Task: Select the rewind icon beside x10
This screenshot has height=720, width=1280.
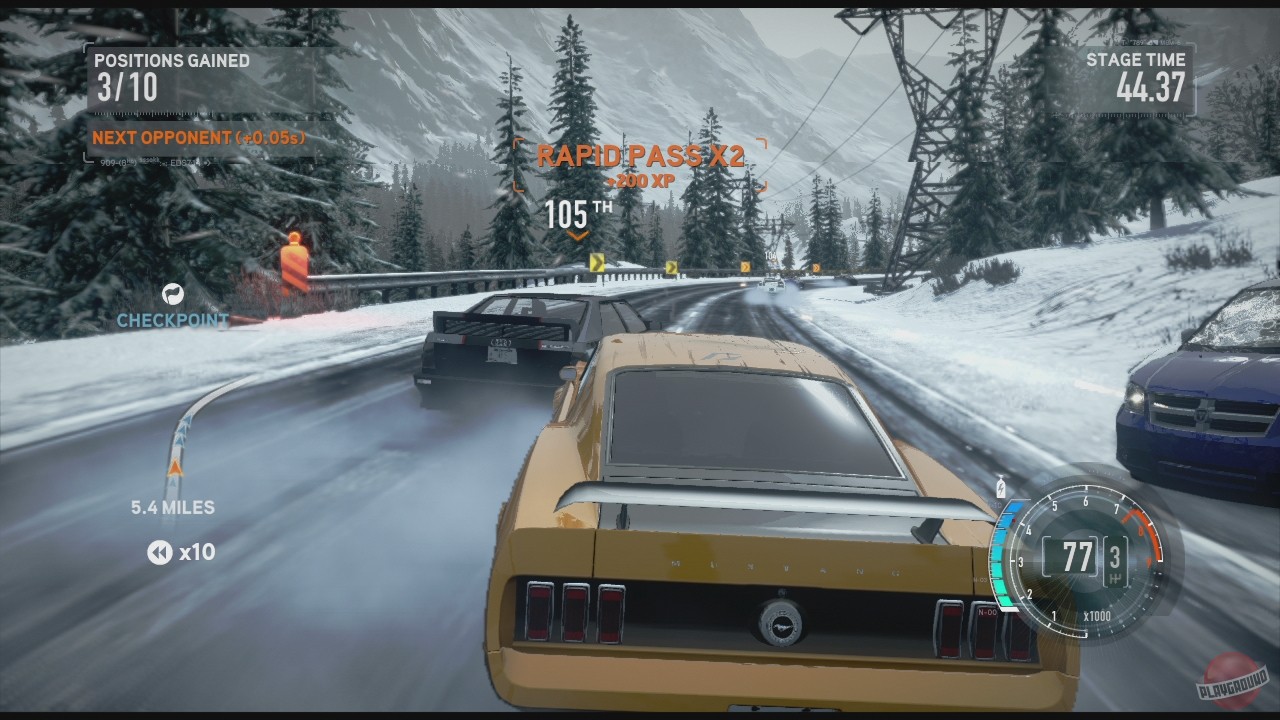Action: point(159,552)
